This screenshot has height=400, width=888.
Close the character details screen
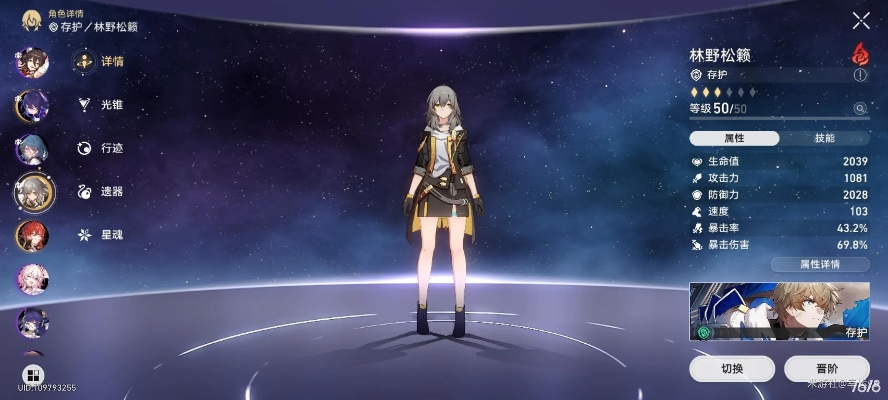coord(860,20)
